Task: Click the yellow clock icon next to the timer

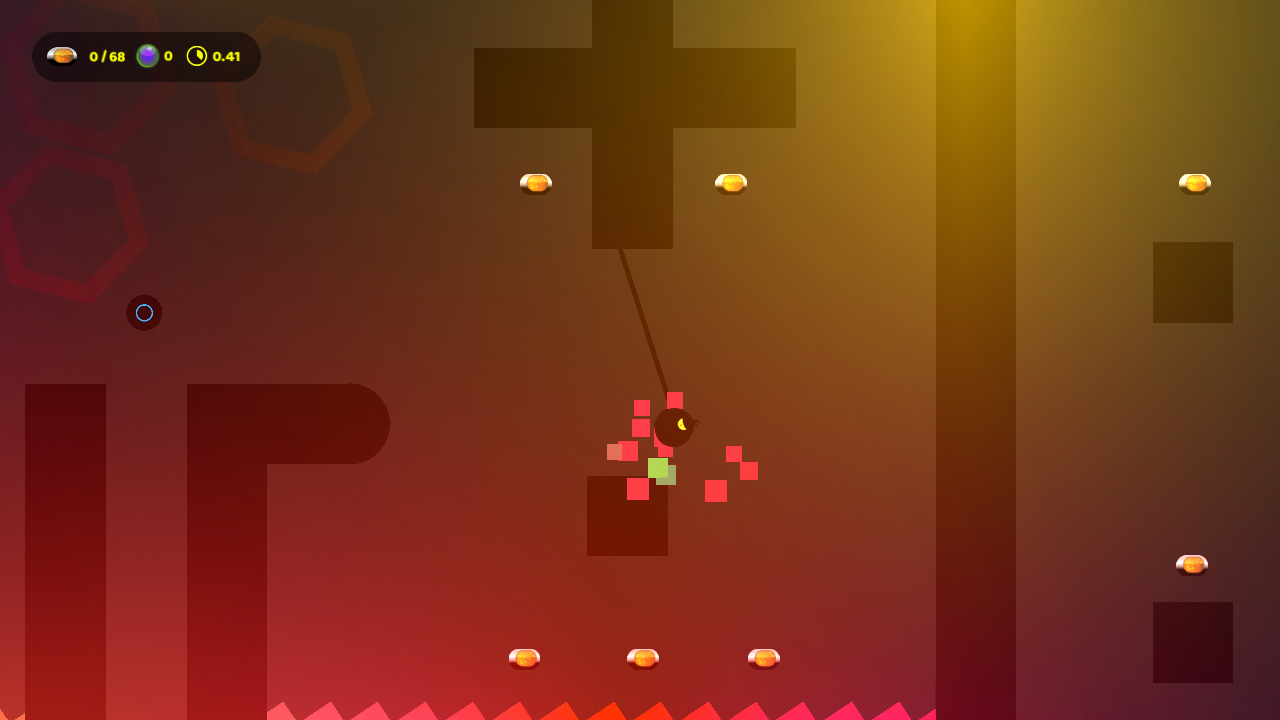Action: click(x=198, y=56)
